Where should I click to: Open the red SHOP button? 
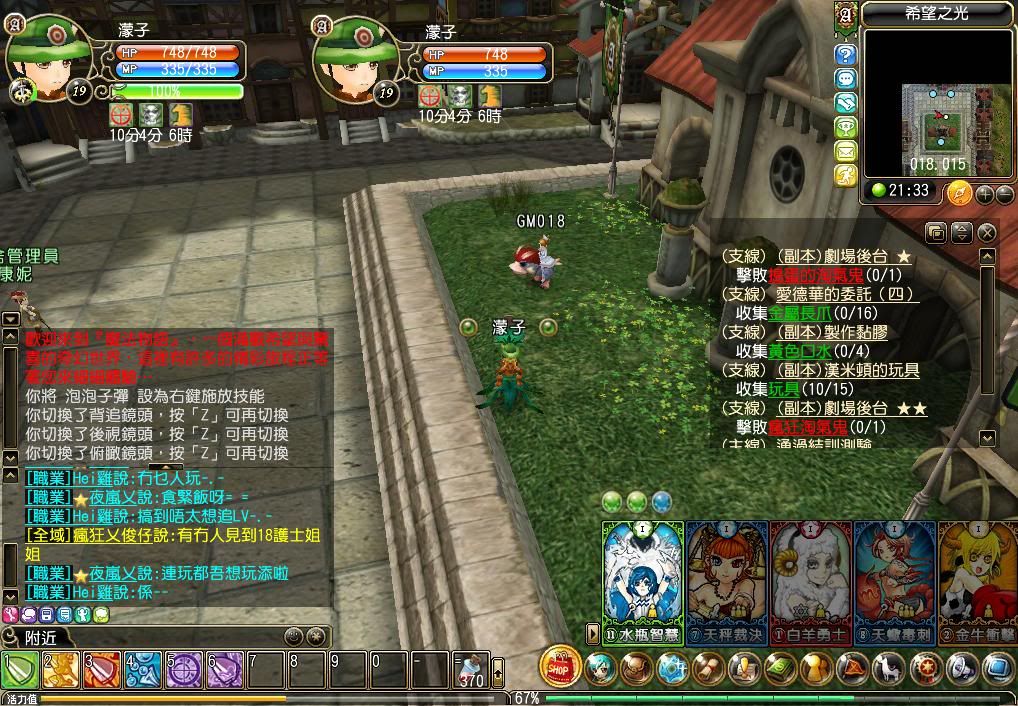560,666
